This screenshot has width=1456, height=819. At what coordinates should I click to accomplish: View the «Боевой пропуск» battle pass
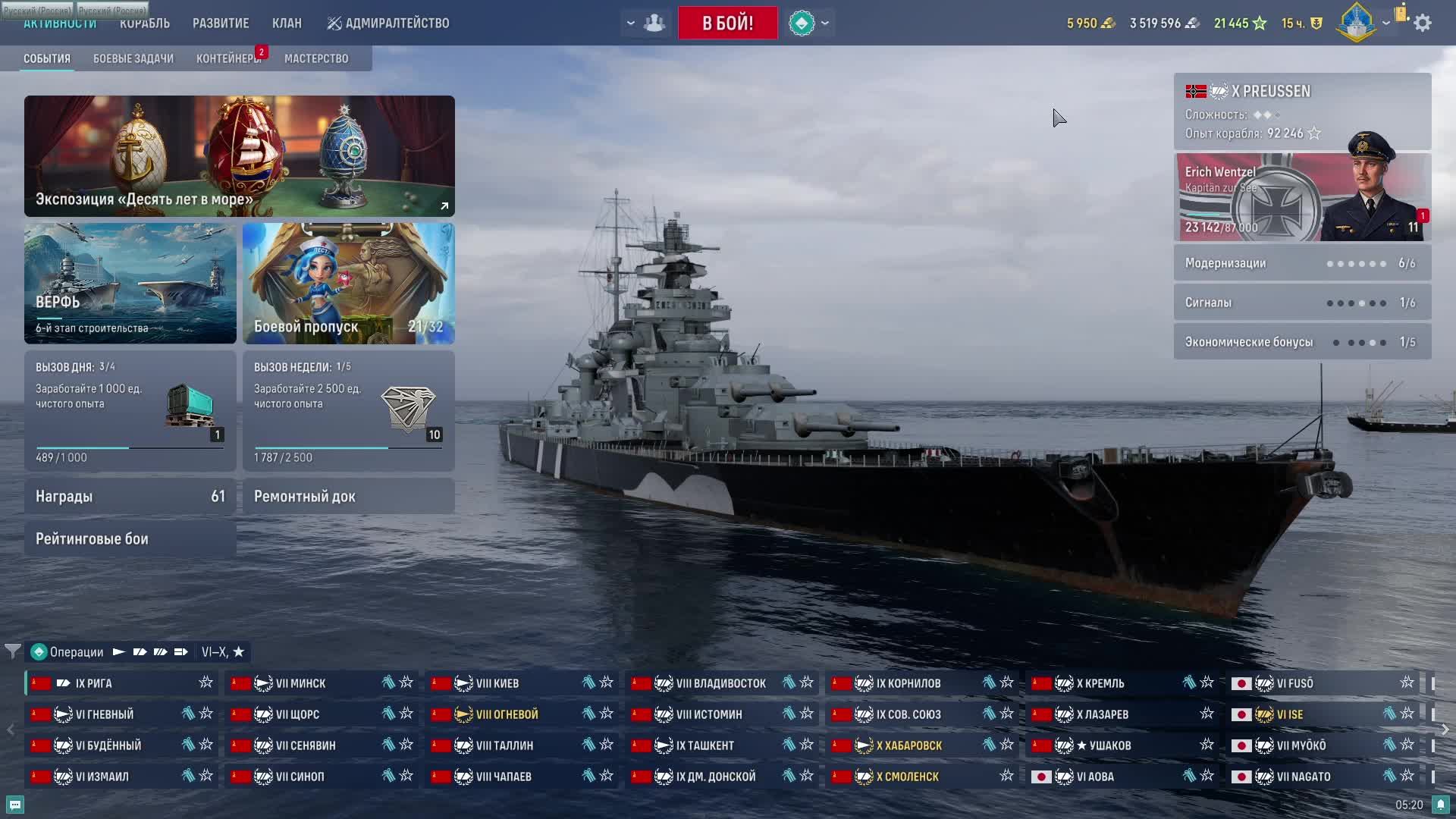[348, 283]
